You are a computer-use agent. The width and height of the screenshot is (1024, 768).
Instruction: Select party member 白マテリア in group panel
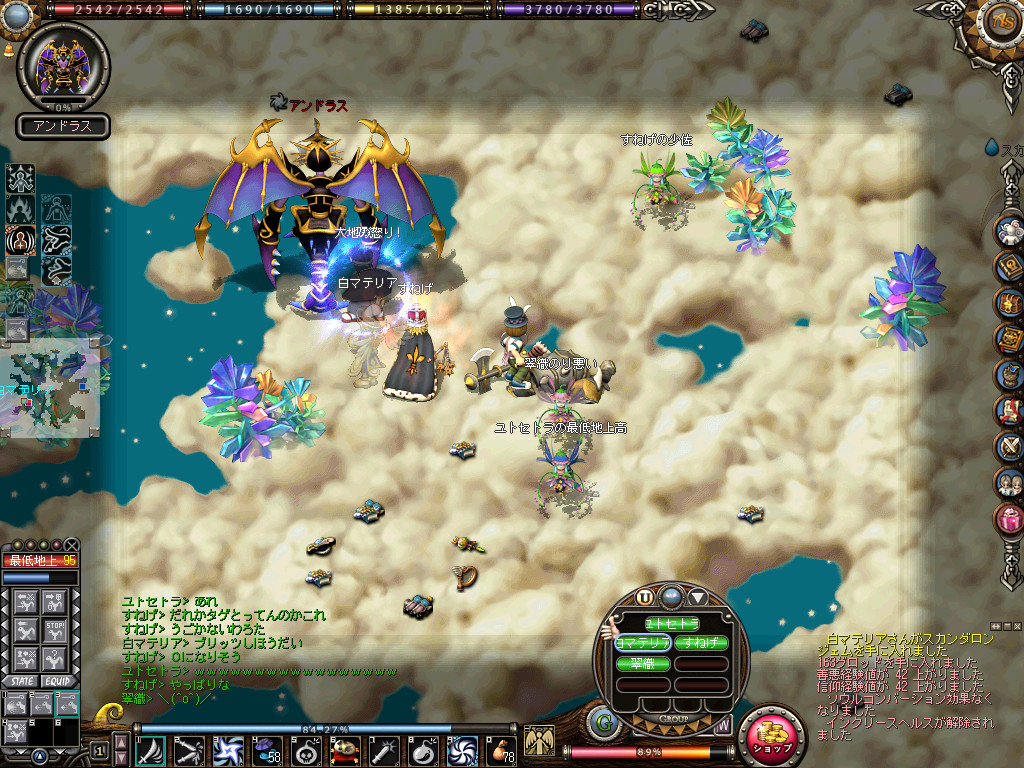click(643, 643)
